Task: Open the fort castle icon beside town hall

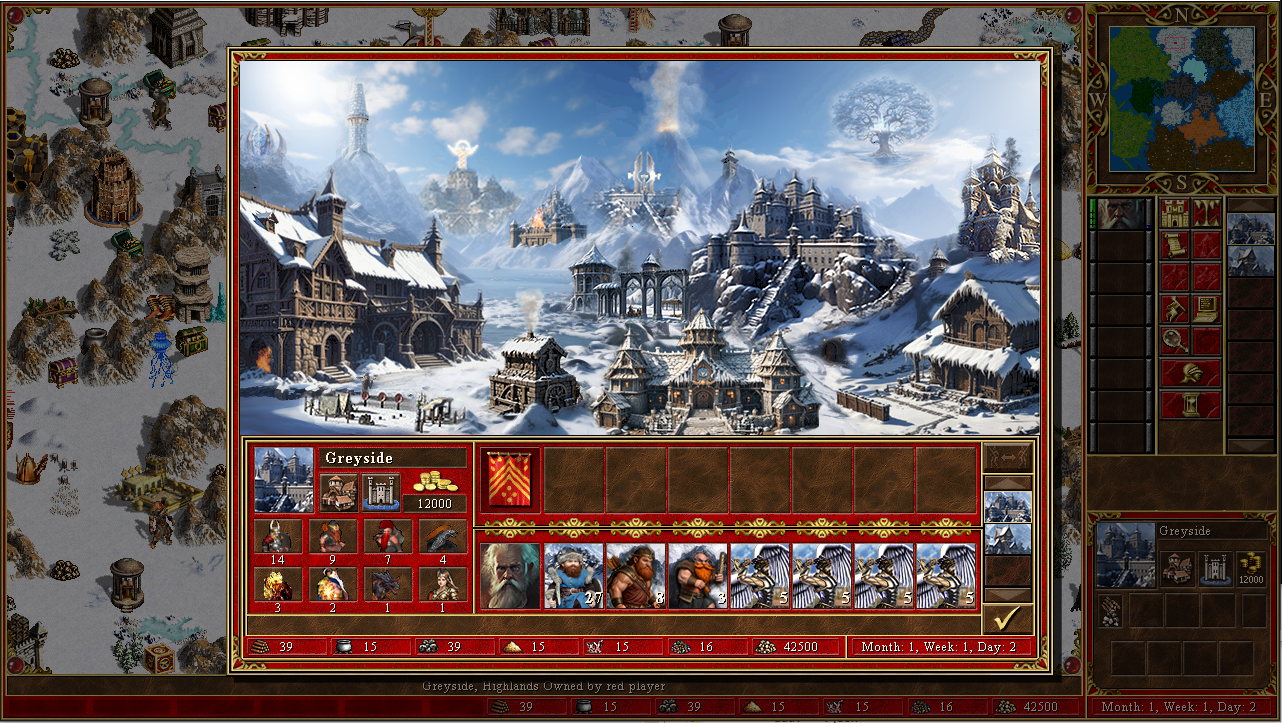Action: pos(382,492)
